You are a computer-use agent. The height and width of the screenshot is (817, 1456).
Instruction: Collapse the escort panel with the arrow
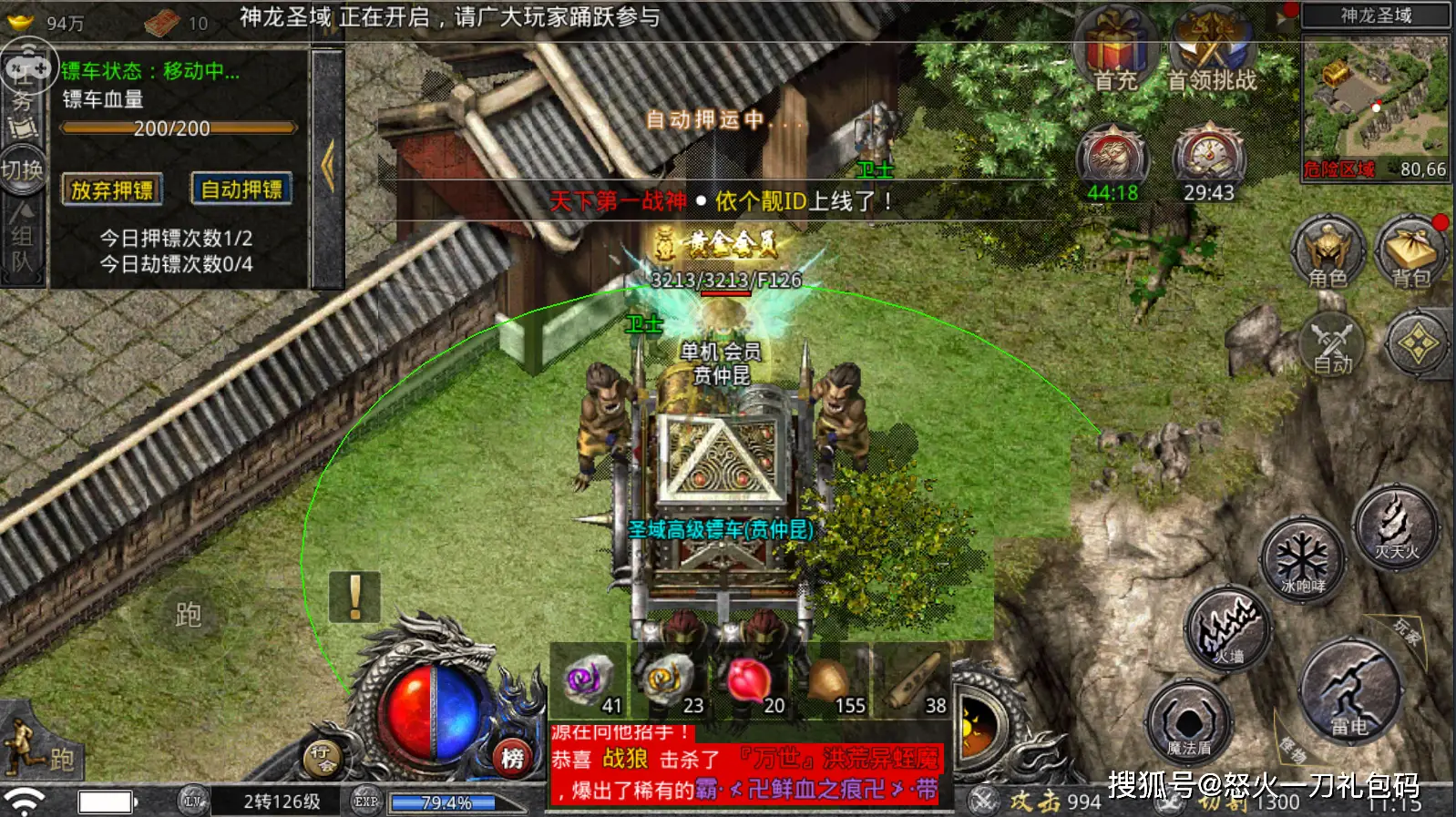pyautogui.click(x=328, y=167)
